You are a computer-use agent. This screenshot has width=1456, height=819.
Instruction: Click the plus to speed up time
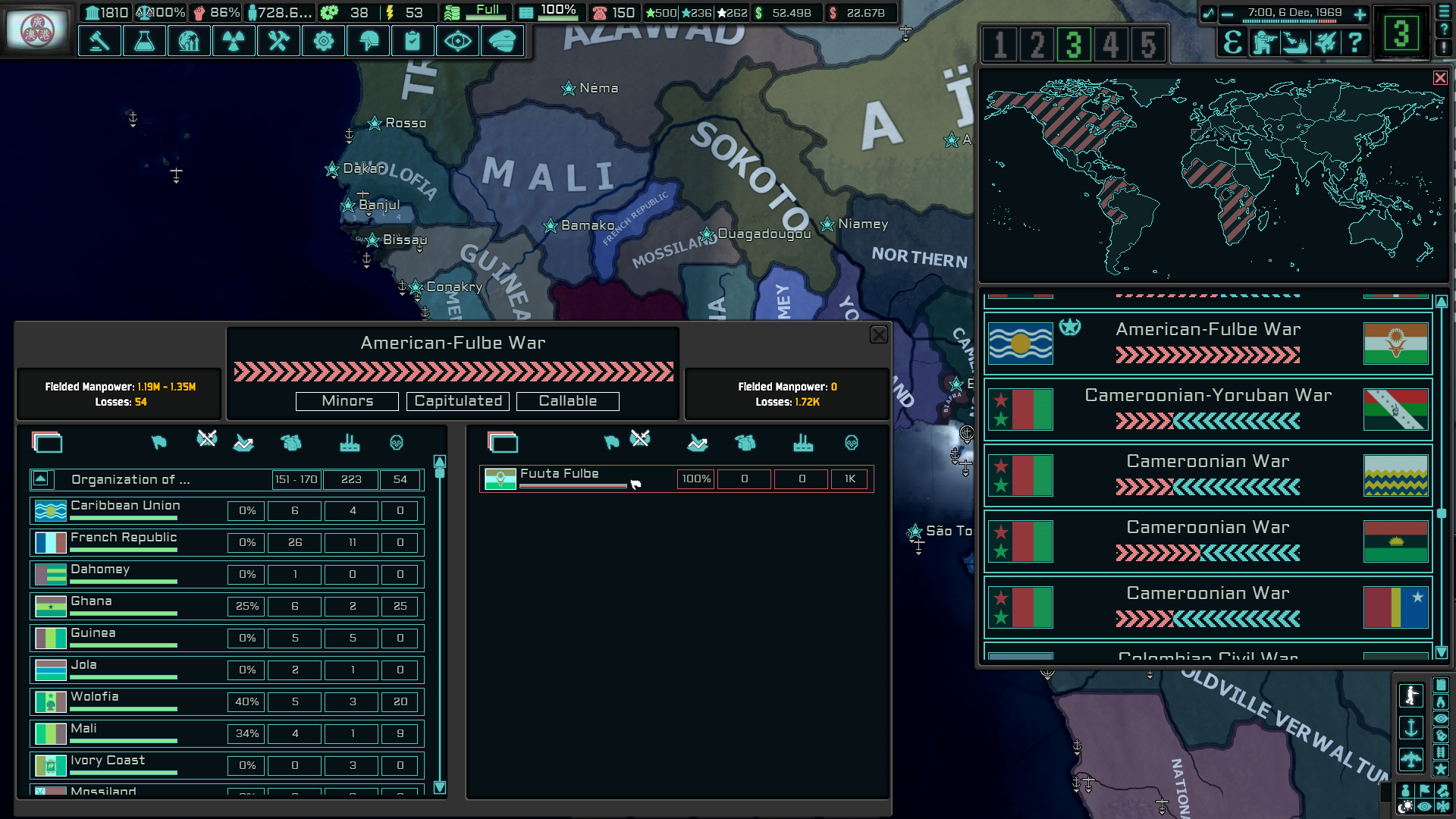(1360, 14)
